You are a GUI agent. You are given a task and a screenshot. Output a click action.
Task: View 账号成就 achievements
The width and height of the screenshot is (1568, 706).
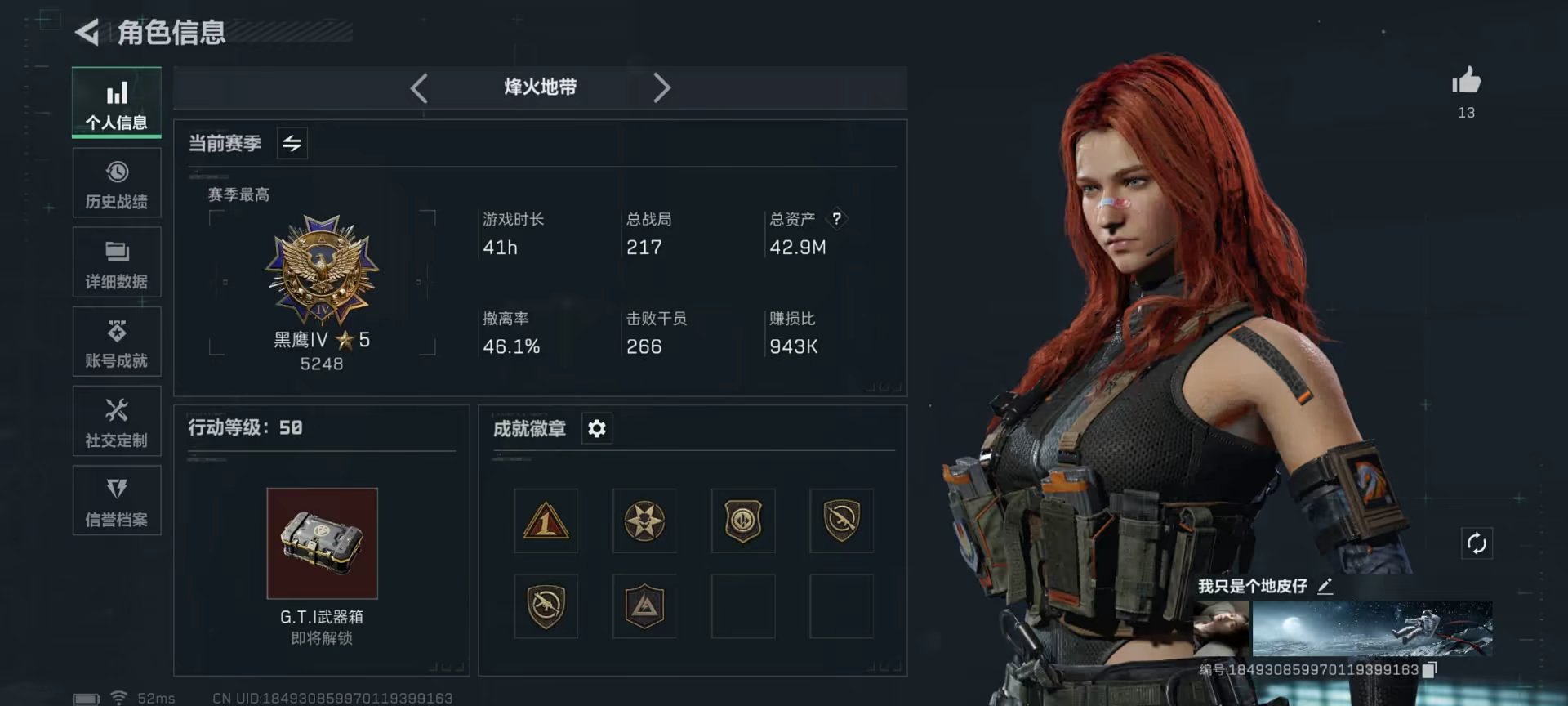click(x=117, y=341)
